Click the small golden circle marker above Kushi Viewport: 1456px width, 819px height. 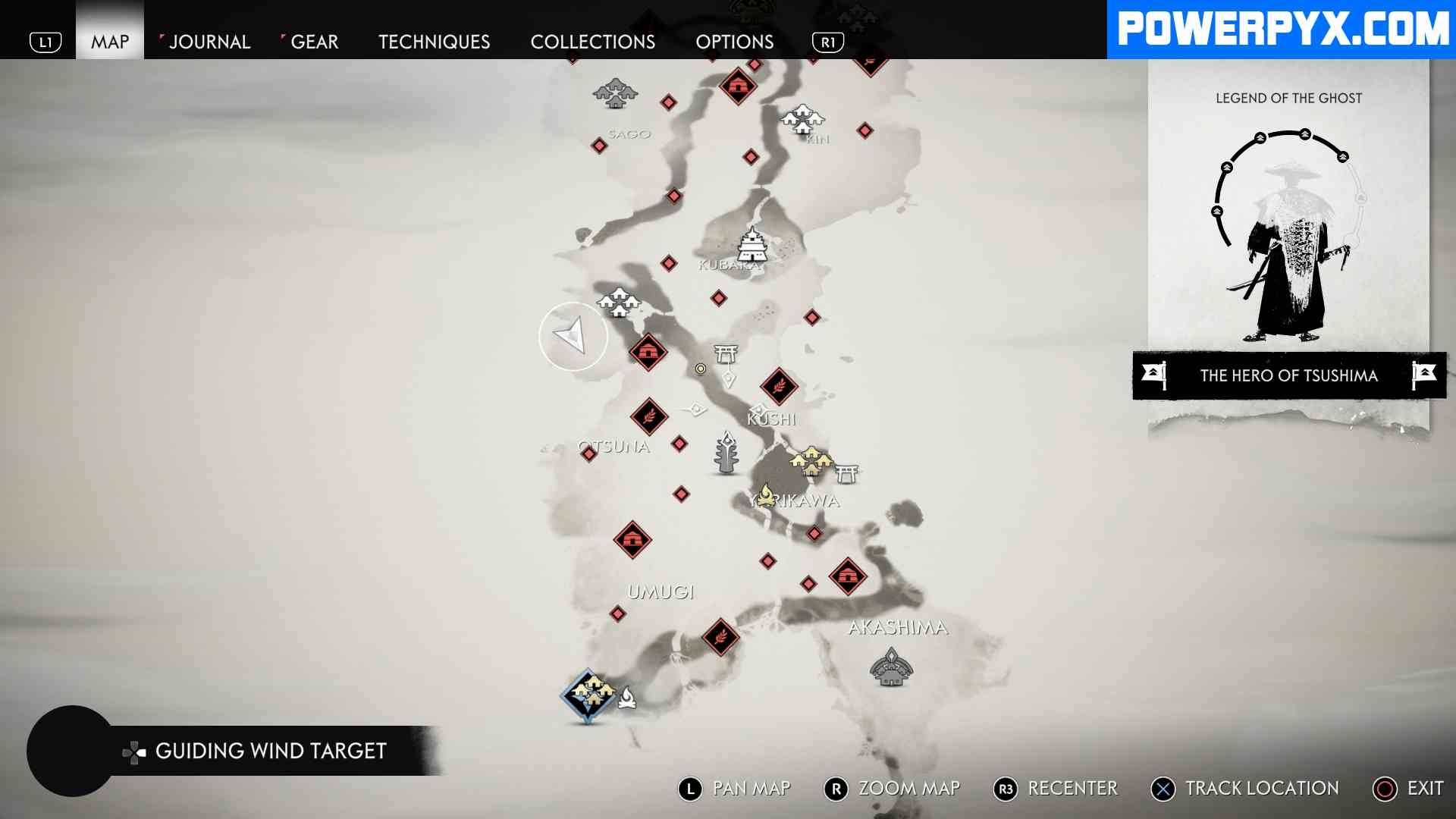click(x=699, y=368)
